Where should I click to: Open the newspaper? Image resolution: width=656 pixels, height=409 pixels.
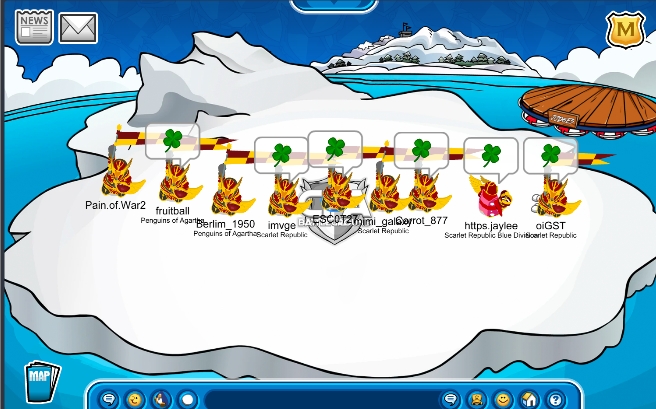33,26
